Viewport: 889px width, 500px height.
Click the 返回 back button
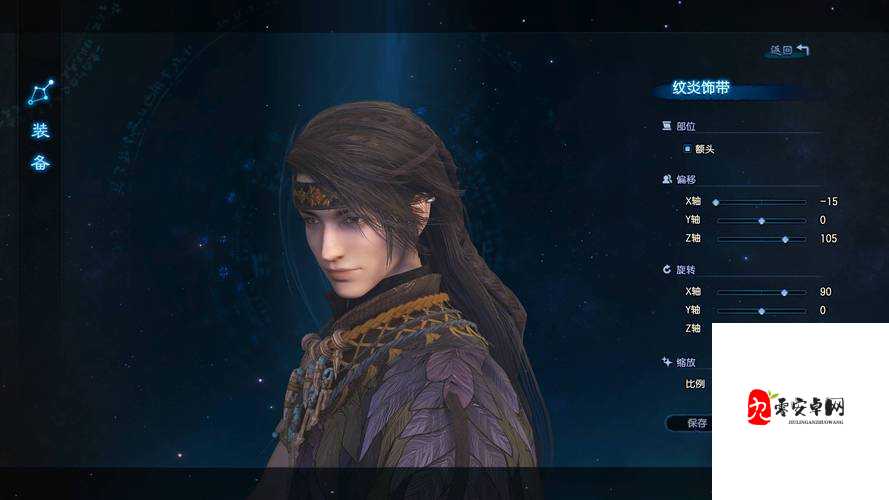tap(788, 49)
